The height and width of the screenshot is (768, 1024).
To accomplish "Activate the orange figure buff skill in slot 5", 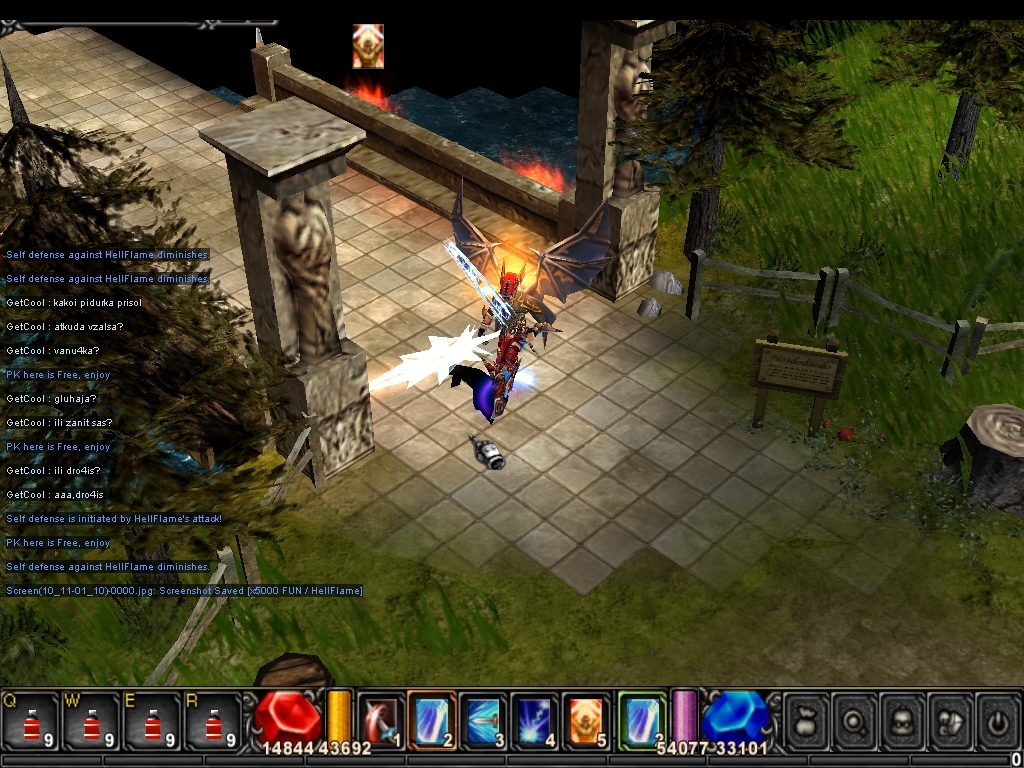I will (585, 720).
